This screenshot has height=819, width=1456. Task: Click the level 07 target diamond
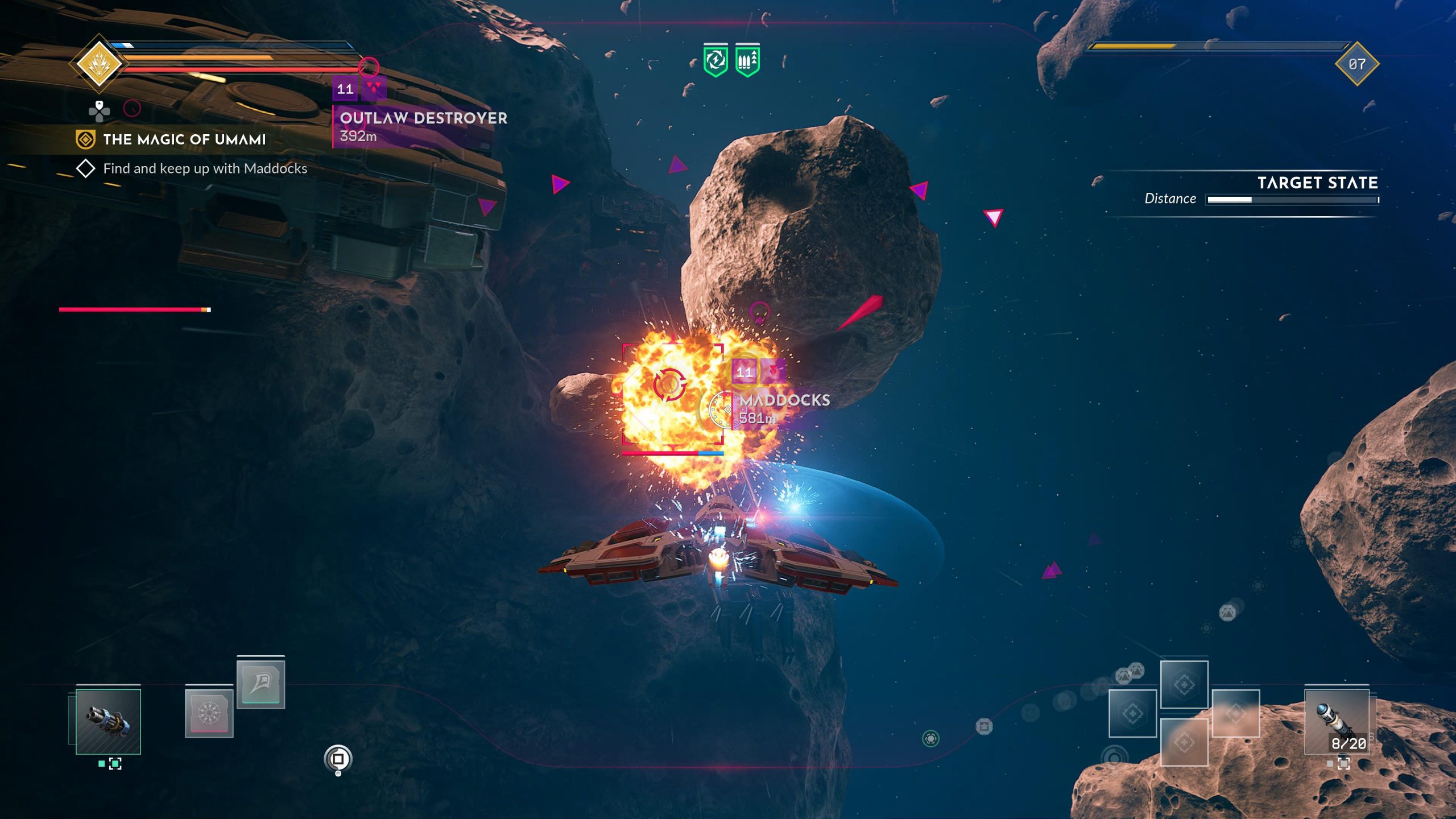[x=1356, y=64]
